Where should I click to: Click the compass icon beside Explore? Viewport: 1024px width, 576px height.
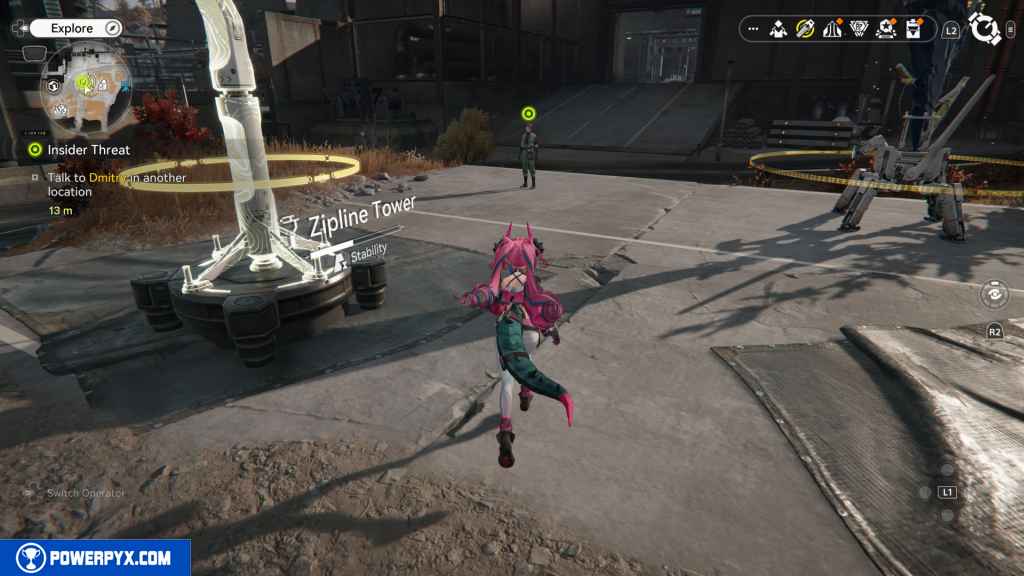(x=112, y=29)
